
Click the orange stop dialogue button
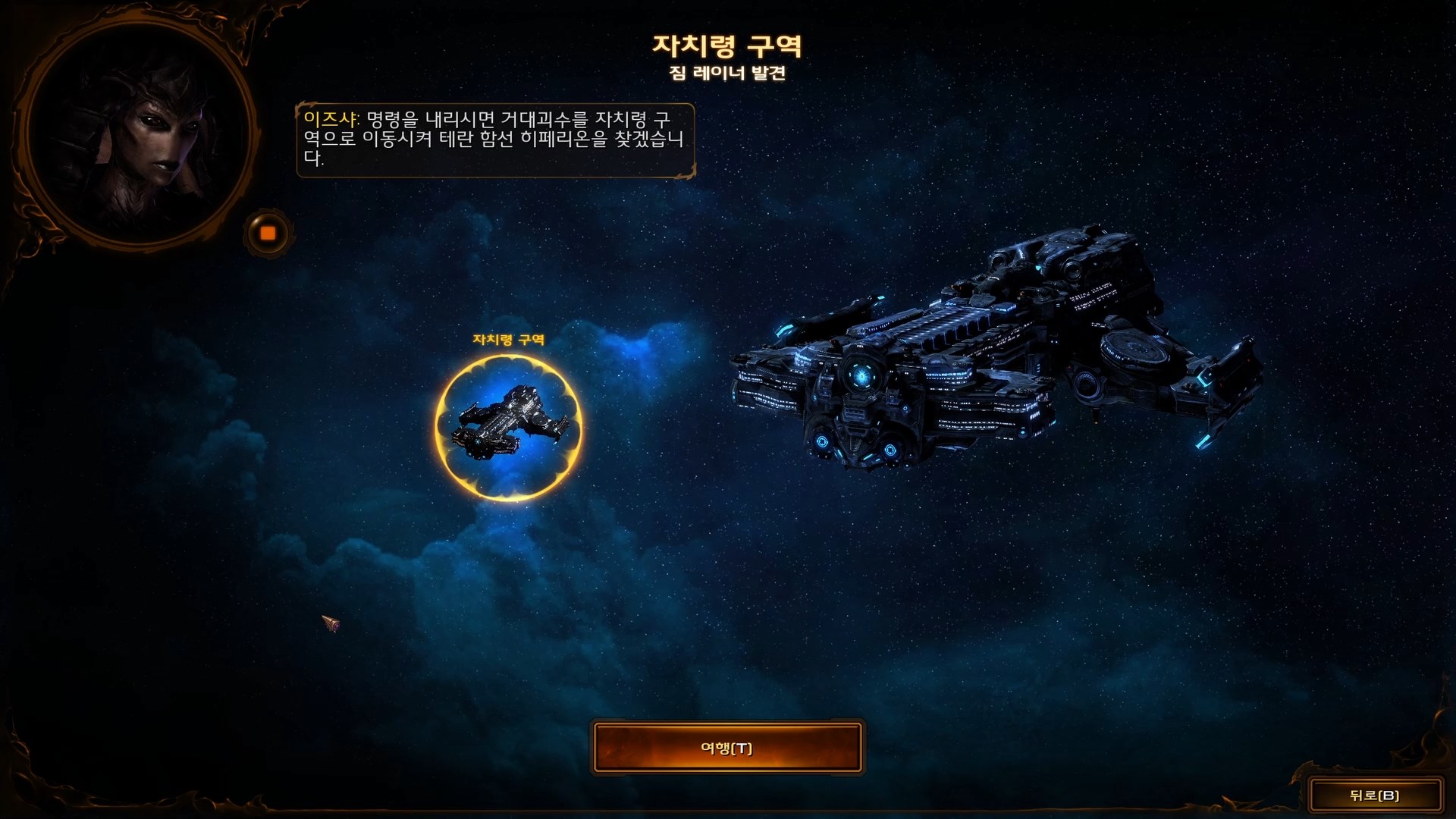coord(268,233)
